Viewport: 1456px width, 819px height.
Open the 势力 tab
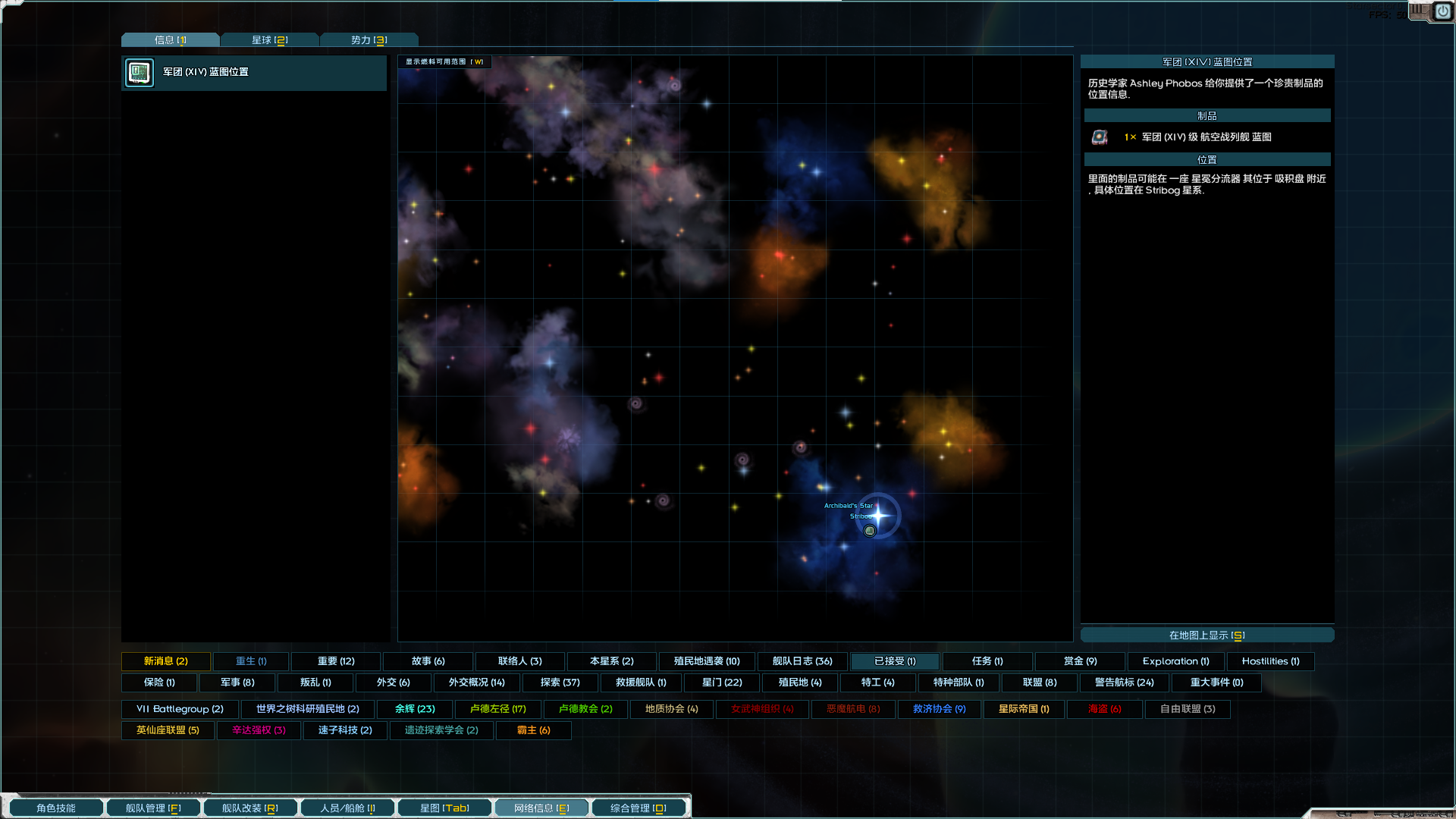[x=369, y=40]
